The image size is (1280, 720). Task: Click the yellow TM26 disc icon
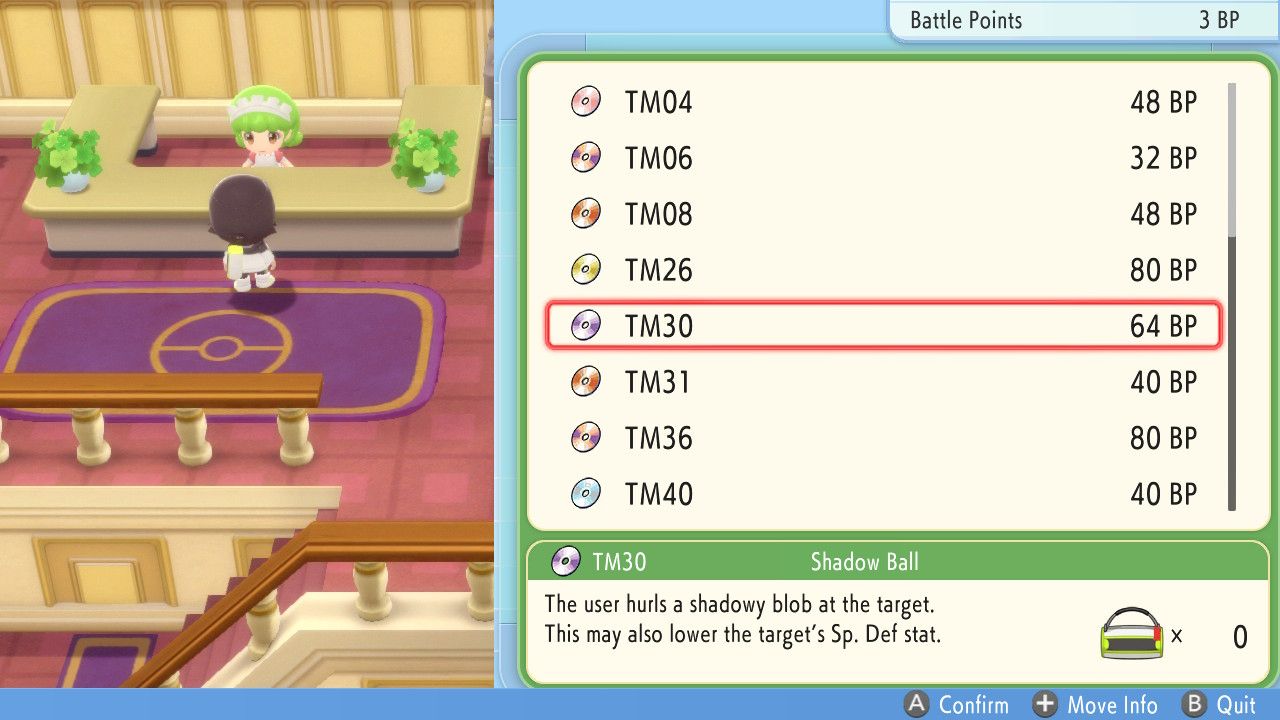click(585, 269)
